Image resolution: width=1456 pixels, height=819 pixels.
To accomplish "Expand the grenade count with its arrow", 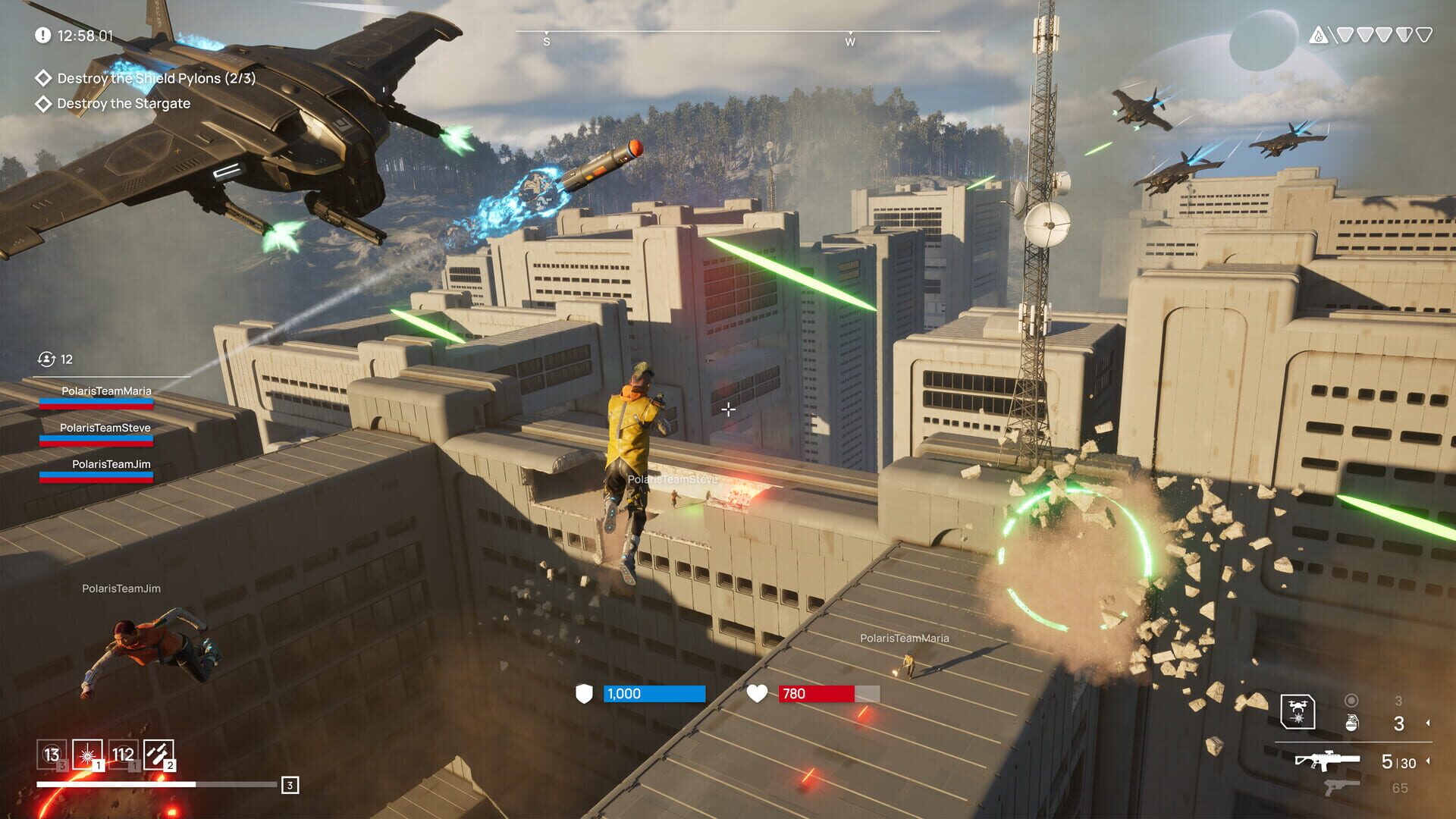I will [1429, 722].
